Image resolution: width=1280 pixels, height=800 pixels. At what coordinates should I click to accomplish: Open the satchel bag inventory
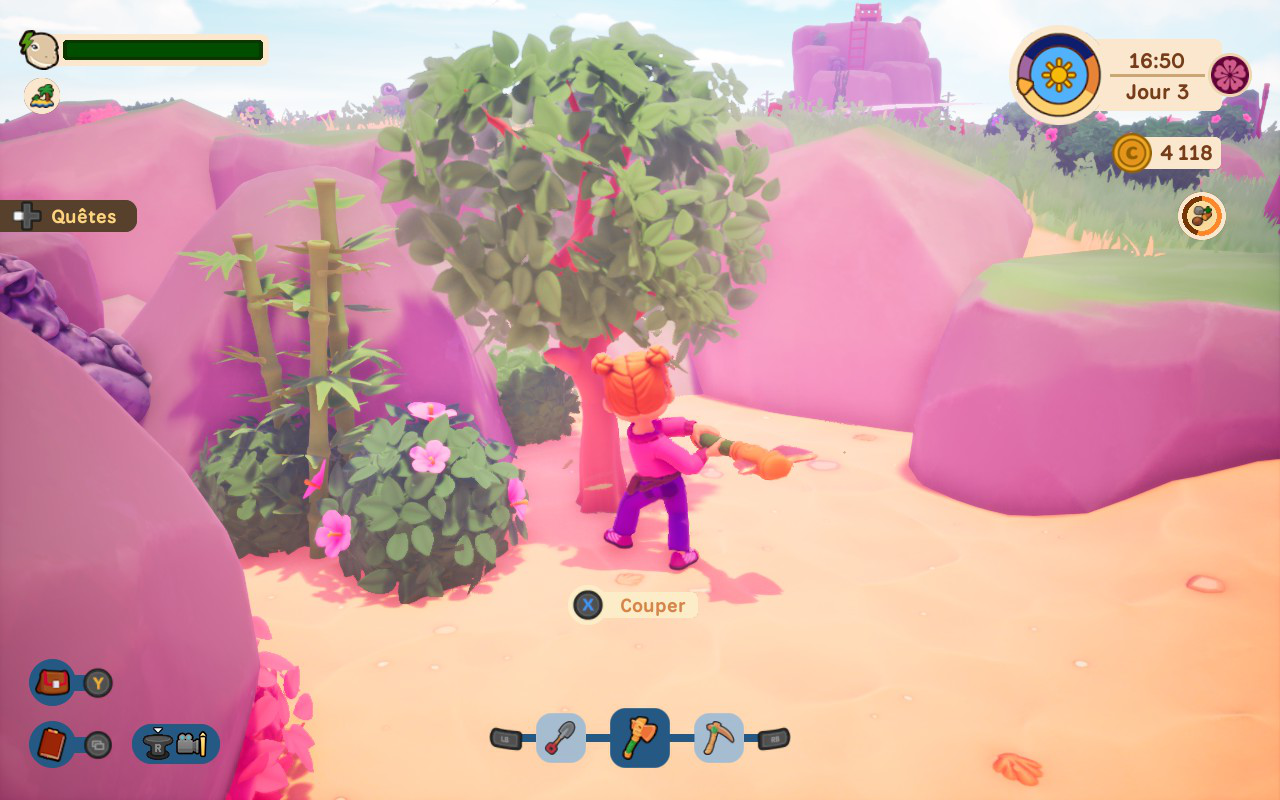[x=52, y=683]
